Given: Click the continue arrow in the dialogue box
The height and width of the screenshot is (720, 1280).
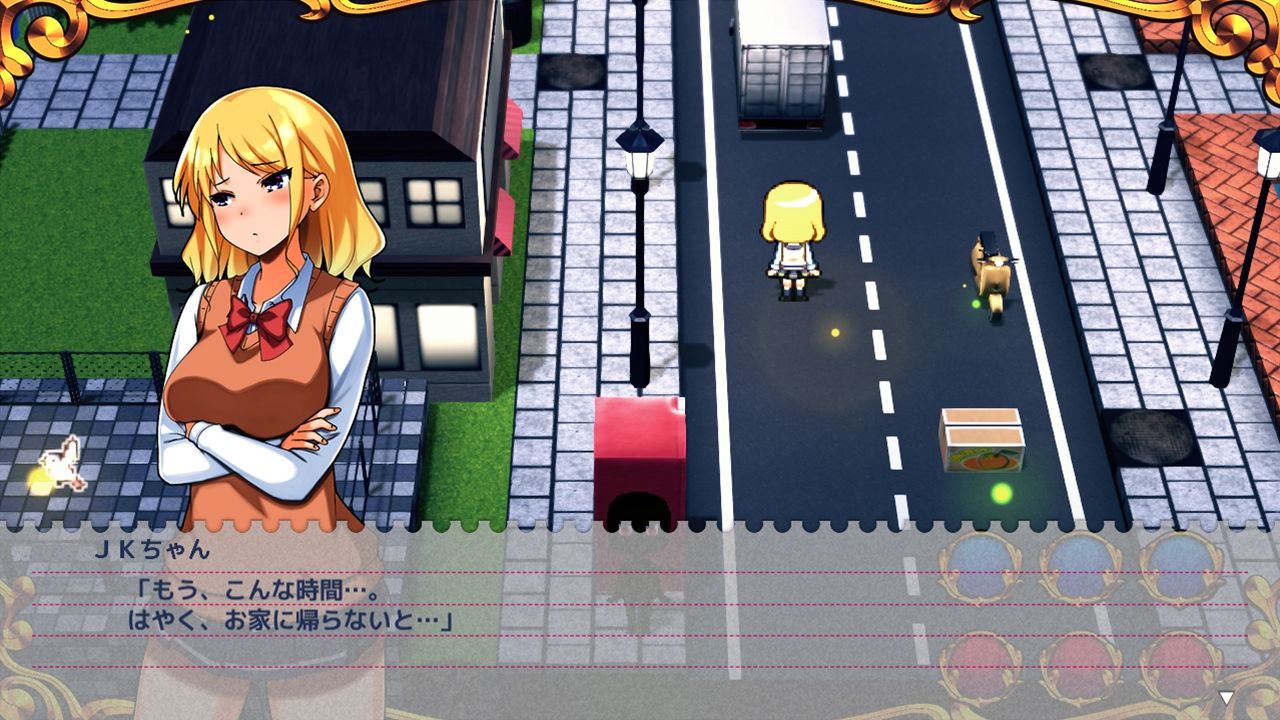Looking at the screenshot, I should coord(1226,698).
